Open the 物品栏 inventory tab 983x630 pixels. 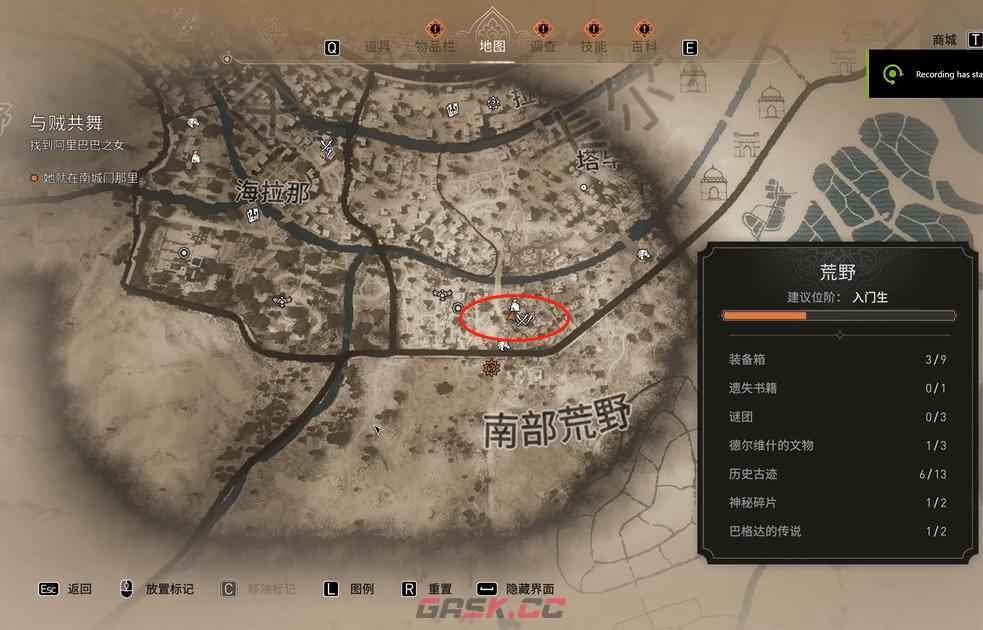coord(434,46)
